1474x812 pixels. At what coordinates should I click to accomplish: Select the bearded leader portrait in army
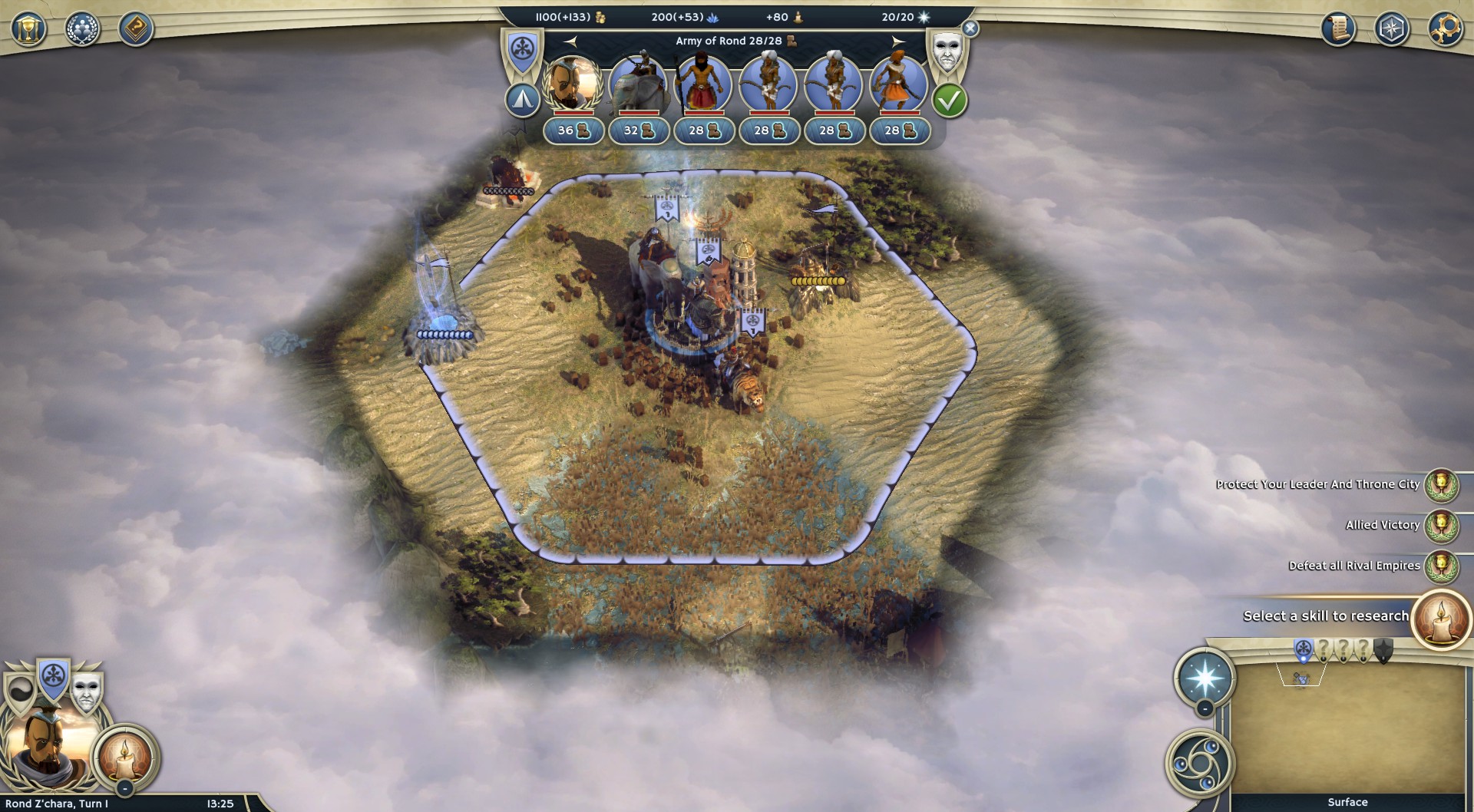click(573, 83)
